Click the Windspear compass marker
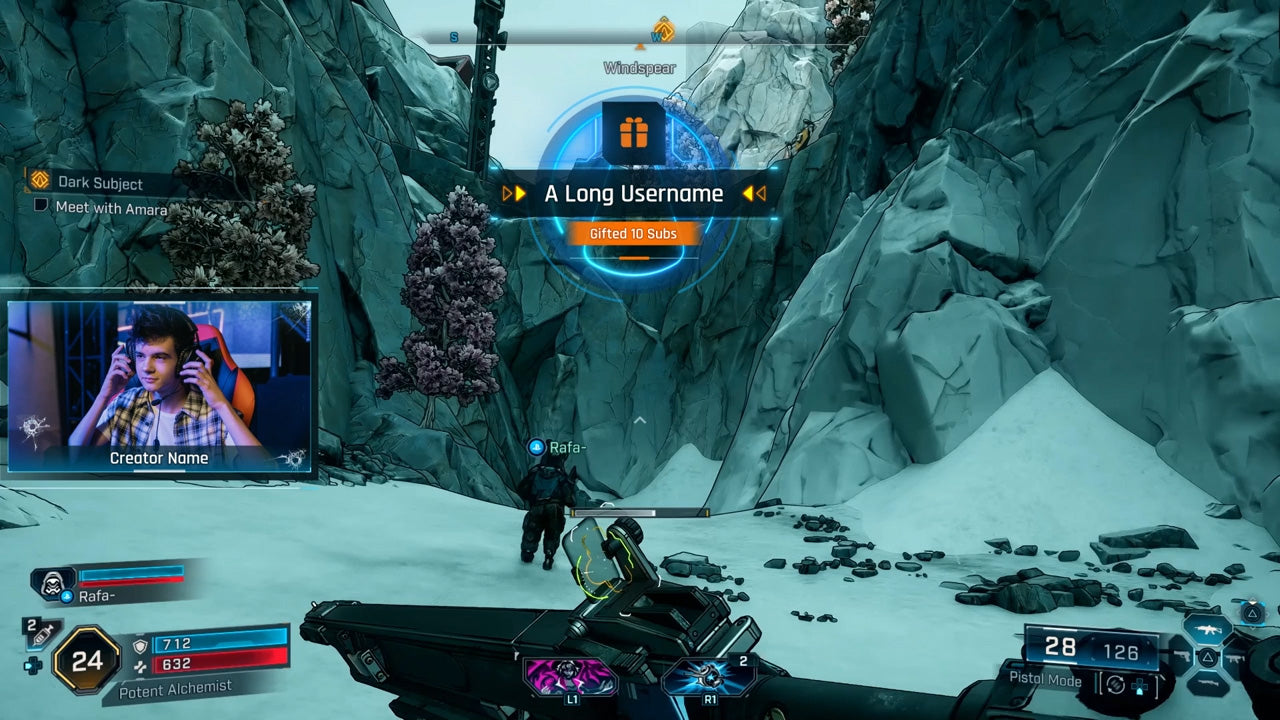Screen dimensions: 1280x720 click(x=662, y=30)
